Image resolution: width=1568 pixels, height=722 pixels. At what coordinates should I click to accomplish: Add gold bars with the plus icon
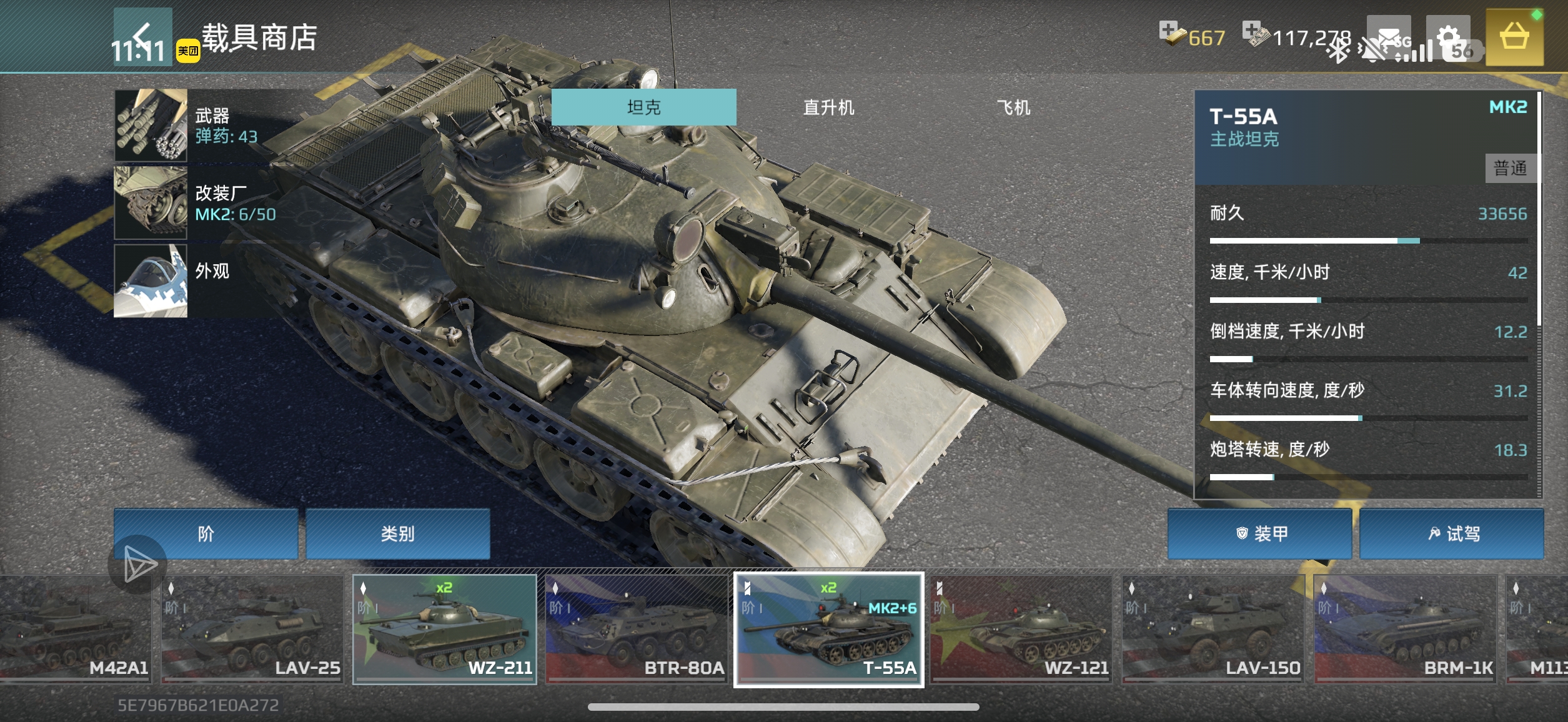(1168, 30)
